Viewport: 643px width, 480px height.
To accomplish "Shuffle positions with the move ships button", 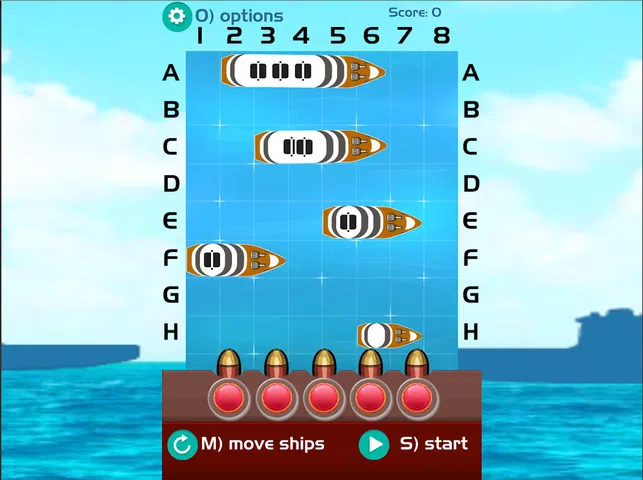I will (183, 444).
